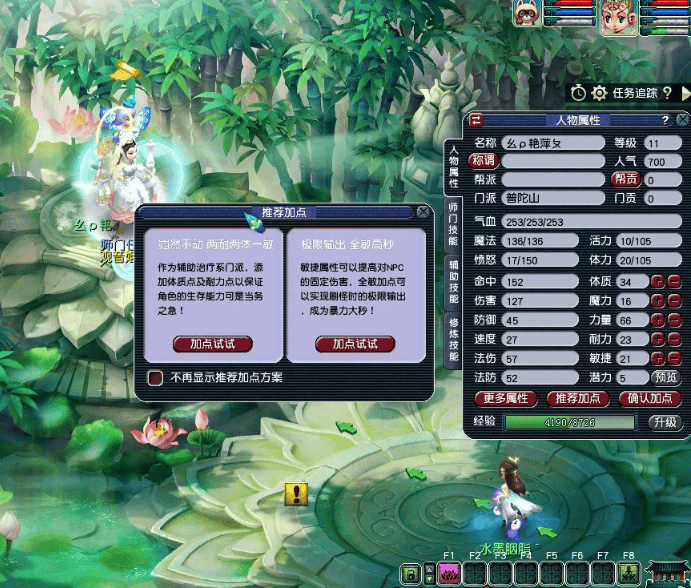Open the character panel help question mark
Screen dimensions: 691x588
[663, 120]
